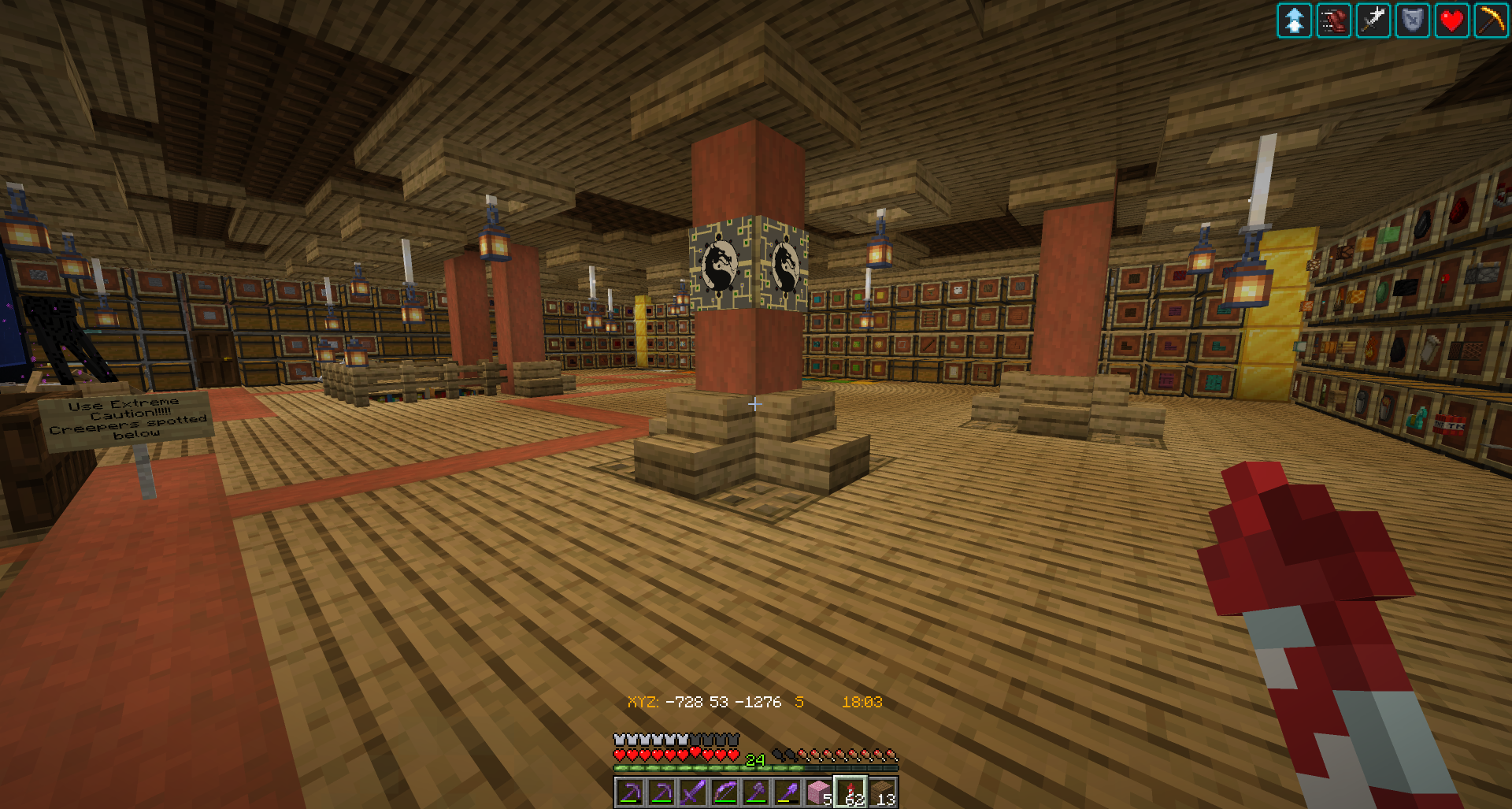
Task: Click the Resistance shield status effect icon
Action: [1413, 20]
